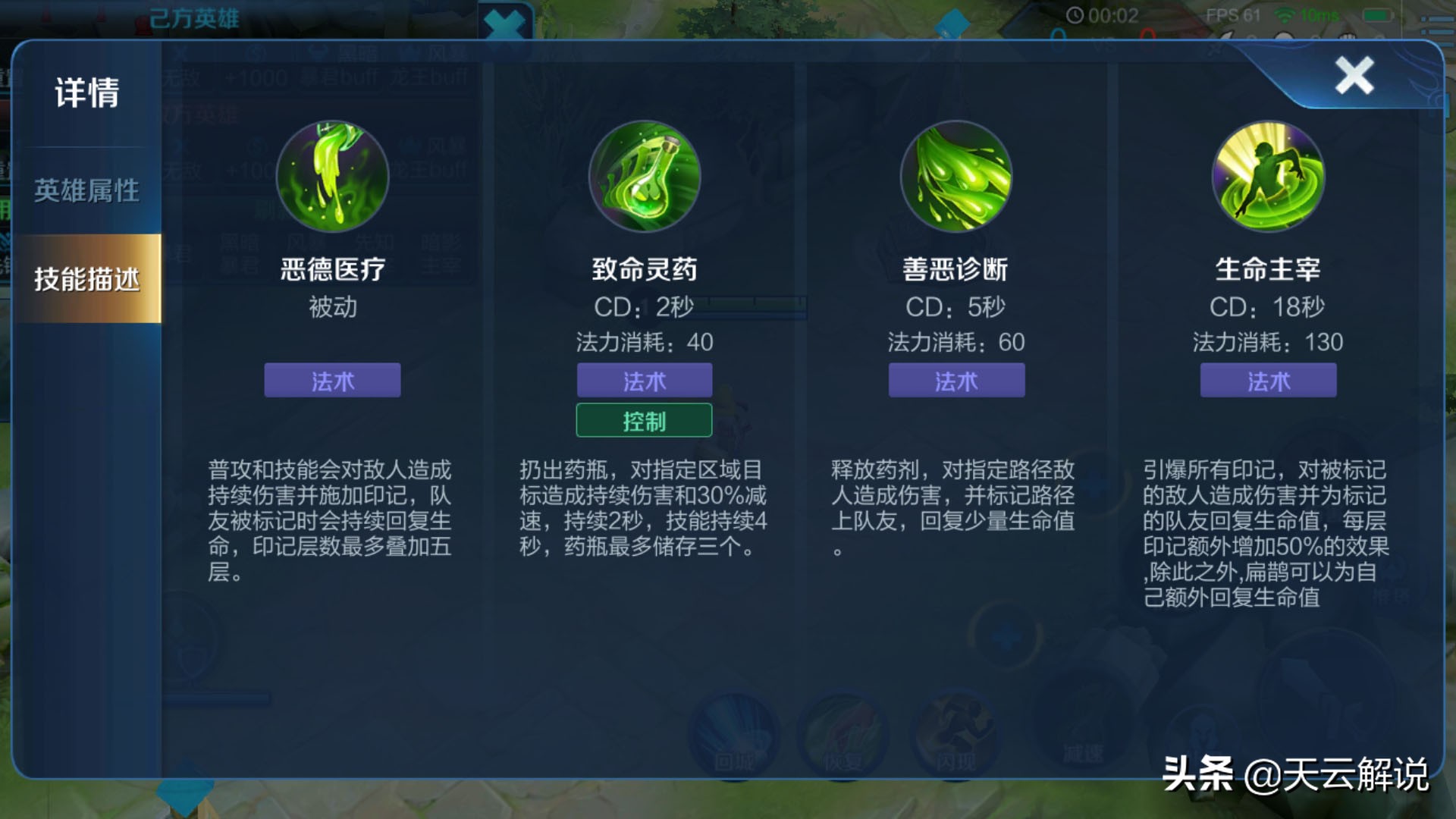
Task: Toggle the 控制 control tag on 致命灵药
Action: point(644,420)
